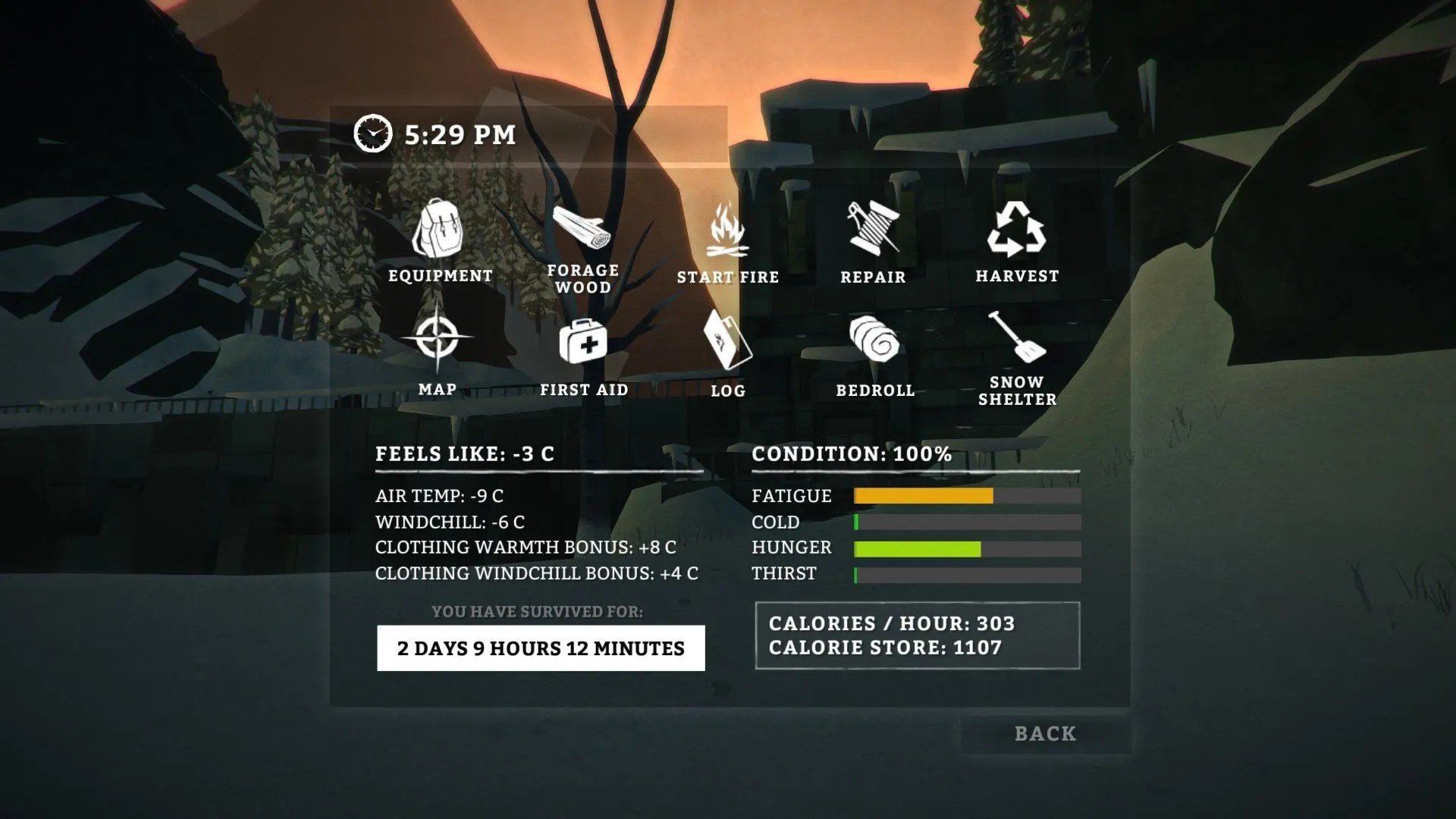
Task: Click the Fatigue progress bar
Action: click(967, 497)
